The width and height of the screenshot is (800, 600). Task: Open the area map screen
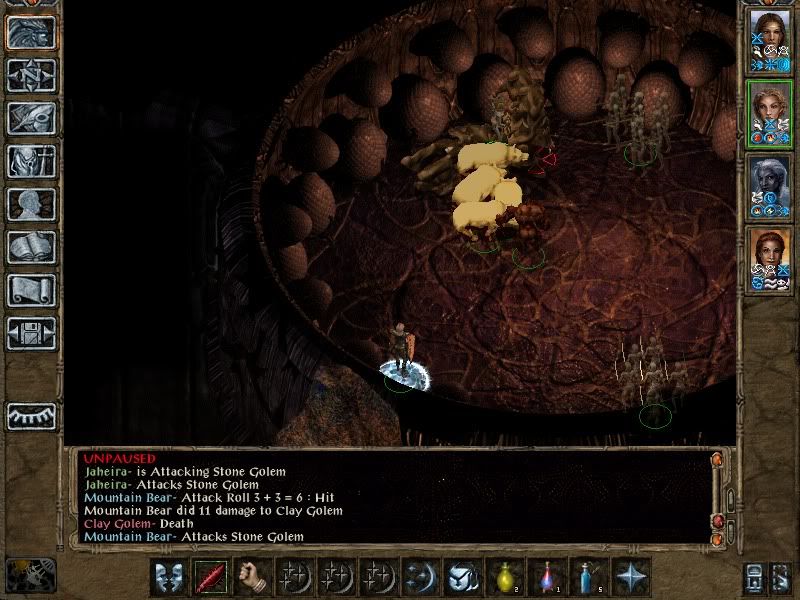tap(31, 75)
